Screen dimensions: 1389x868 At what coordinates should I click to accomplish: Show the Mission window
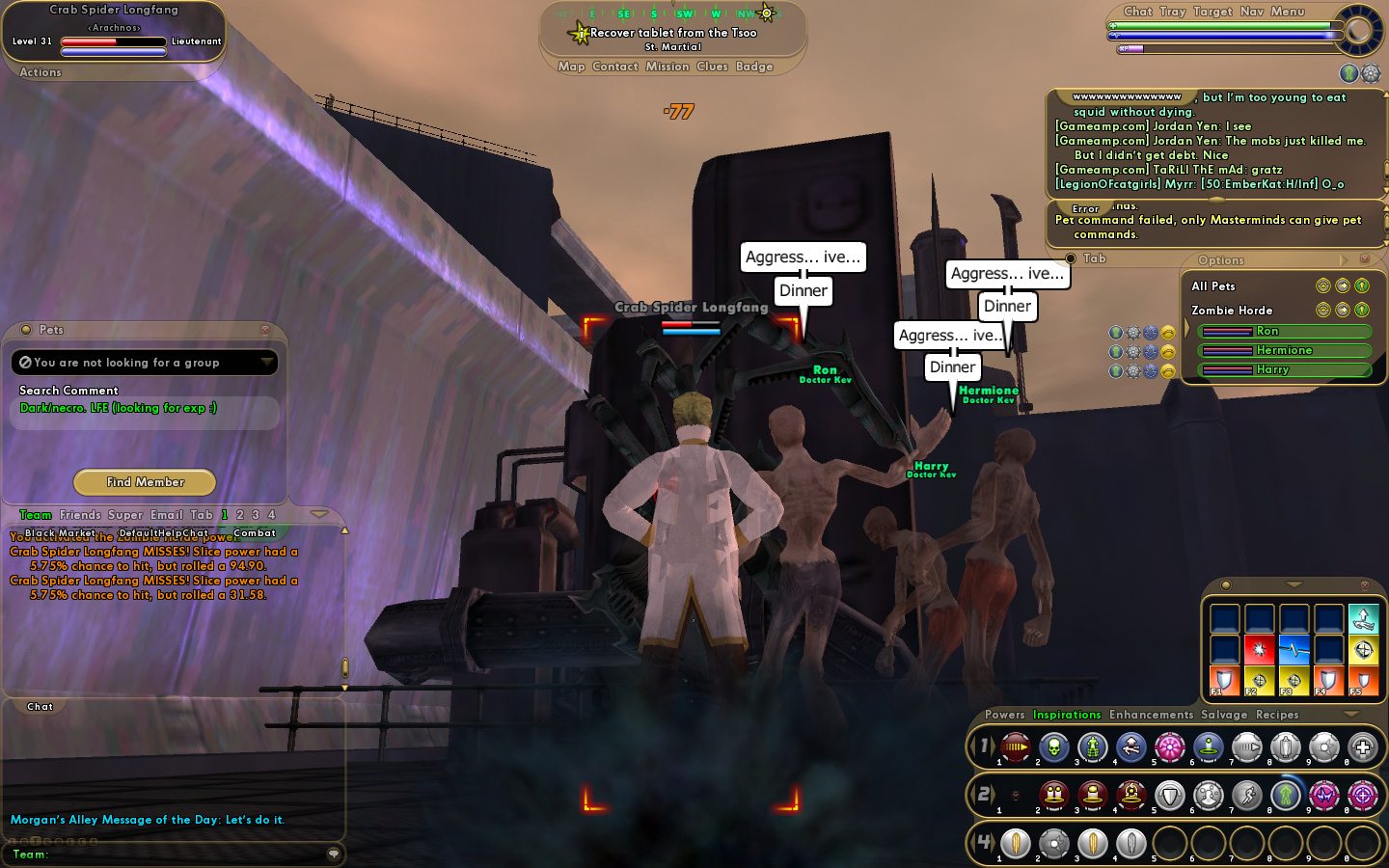pos(667,67)
